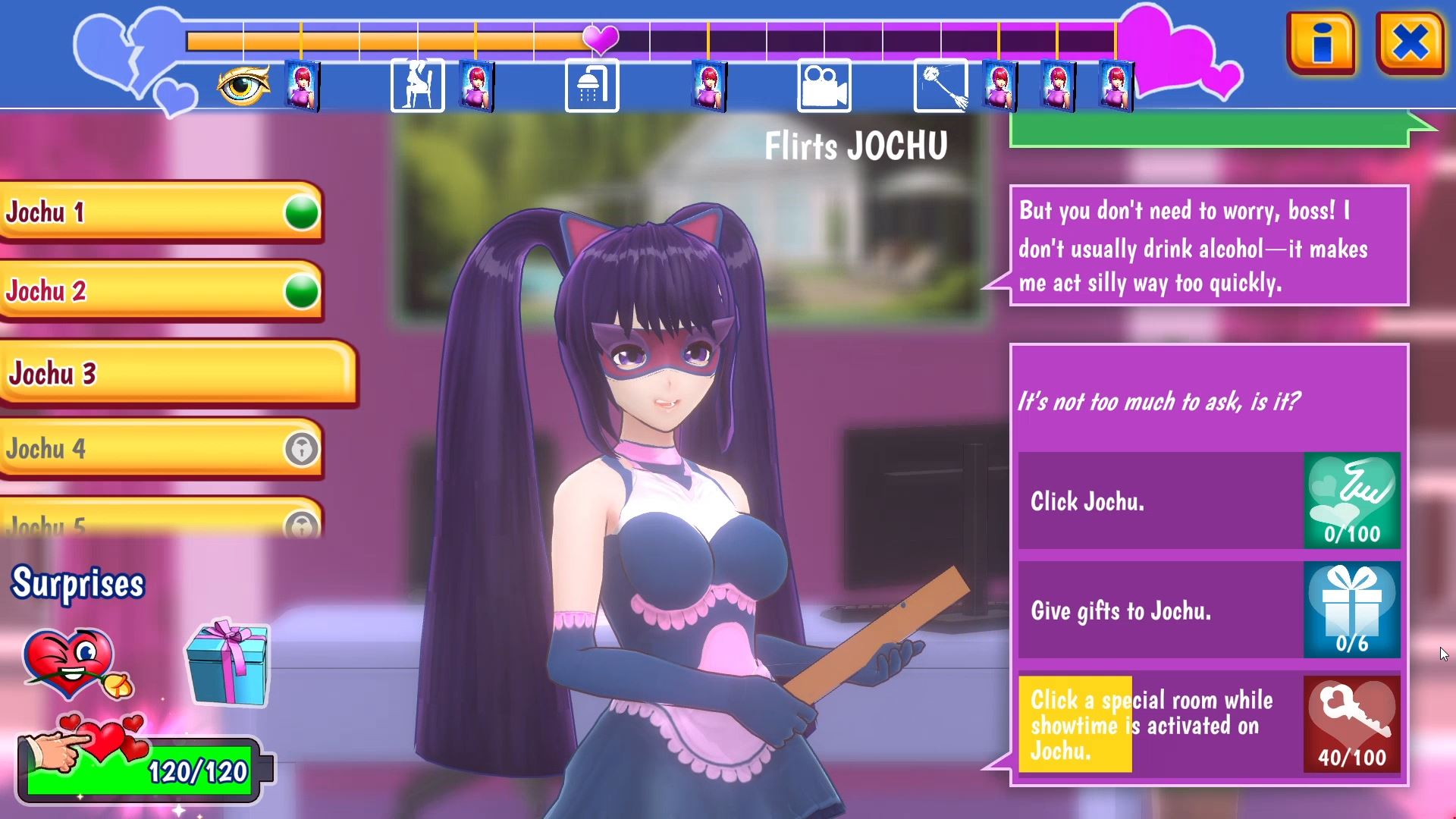Click the feather duster milestone icon
The height and width of the screenshot is (819, 1456).
click(940, 86)
